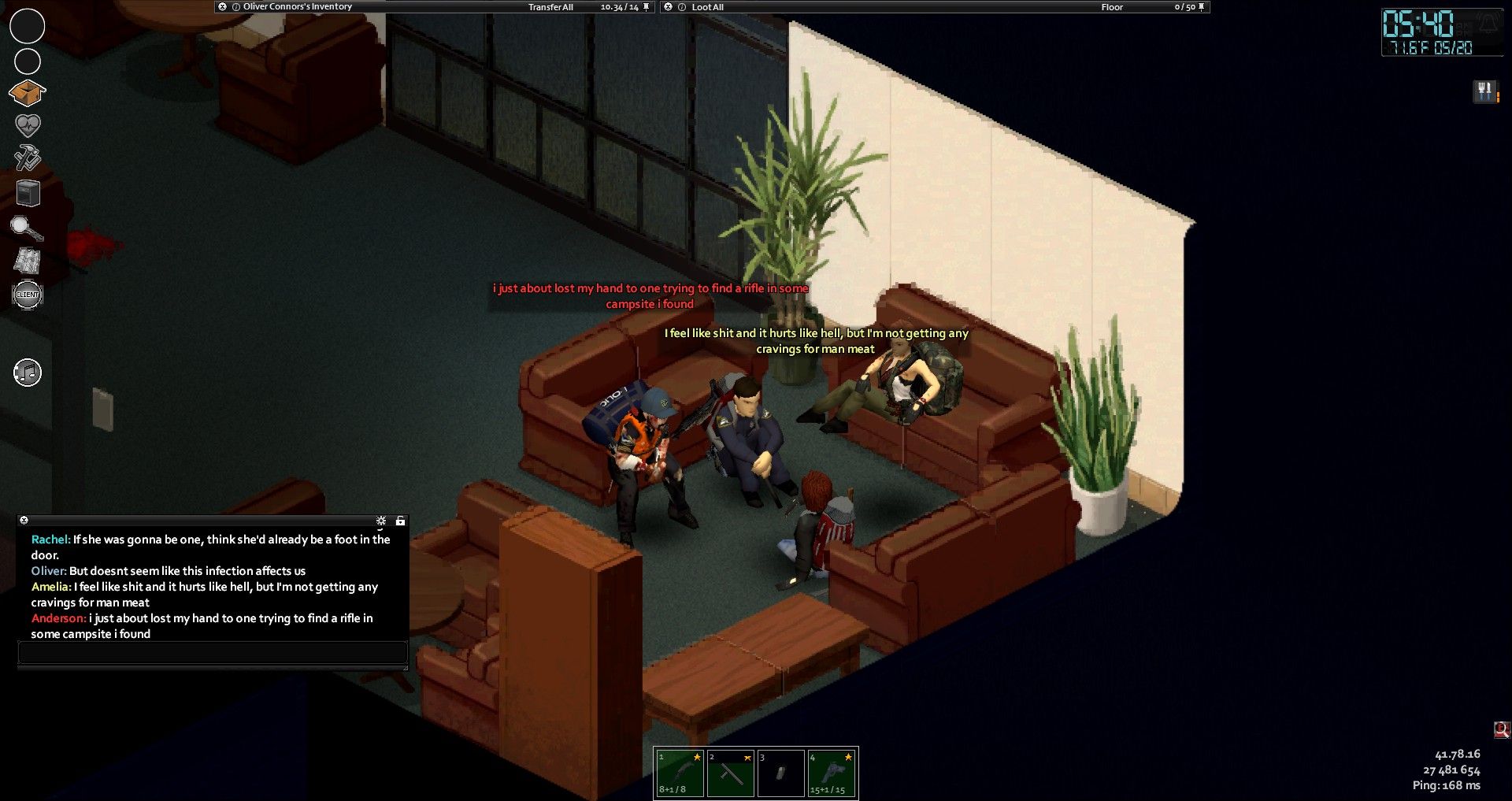The image size is (1512, 801).
Task: Select hotbar slot 2 nightstick
Action: tap(730, 773)
